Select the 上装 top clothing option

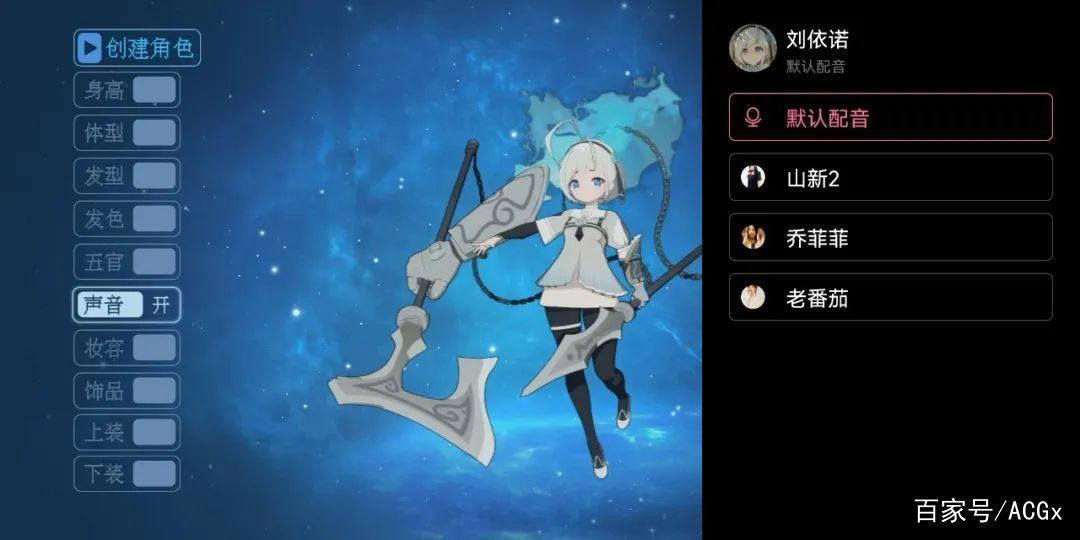[127, 432]
